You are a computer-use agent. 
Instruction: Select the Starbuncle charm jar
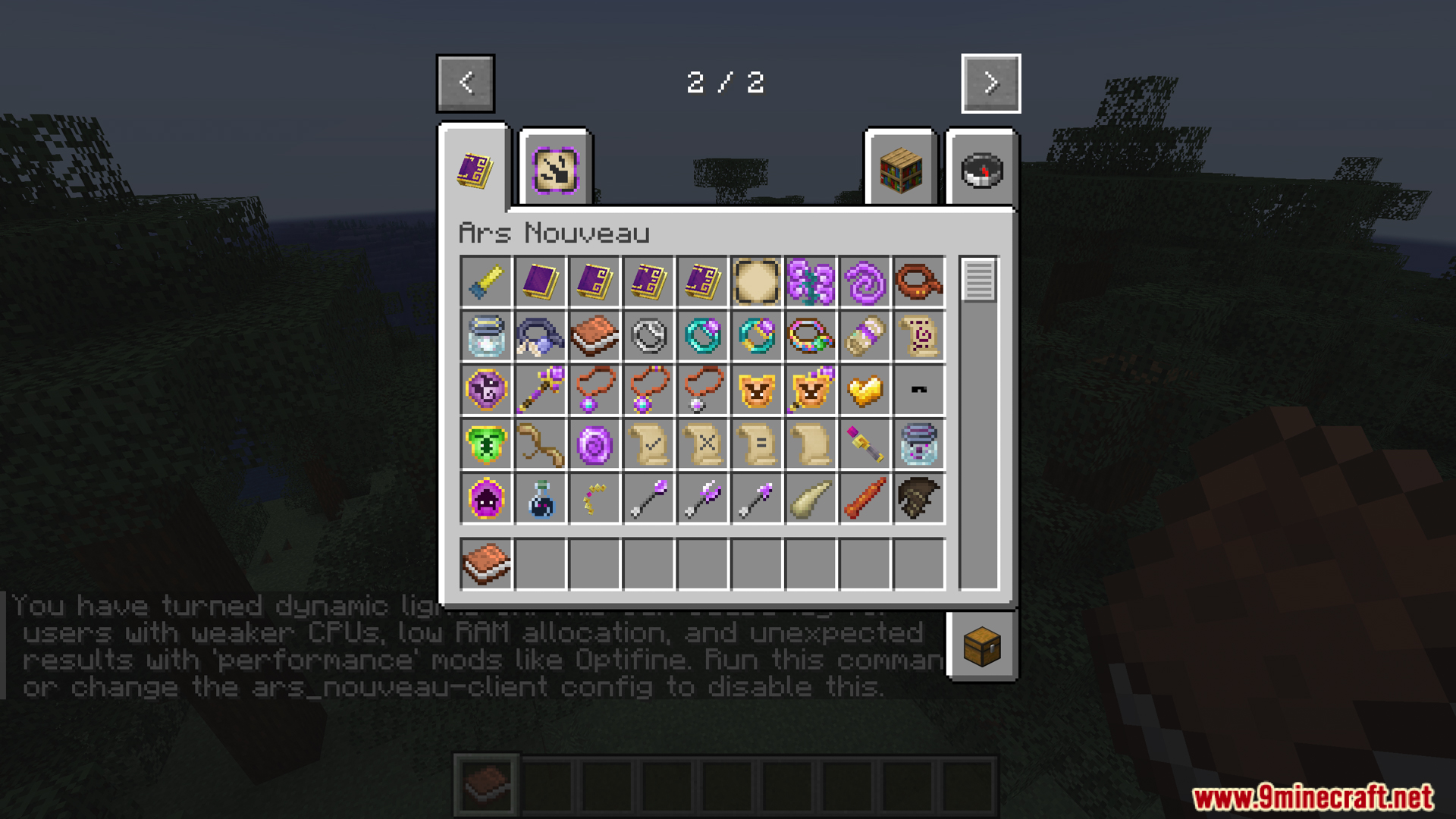coord(486,336)
